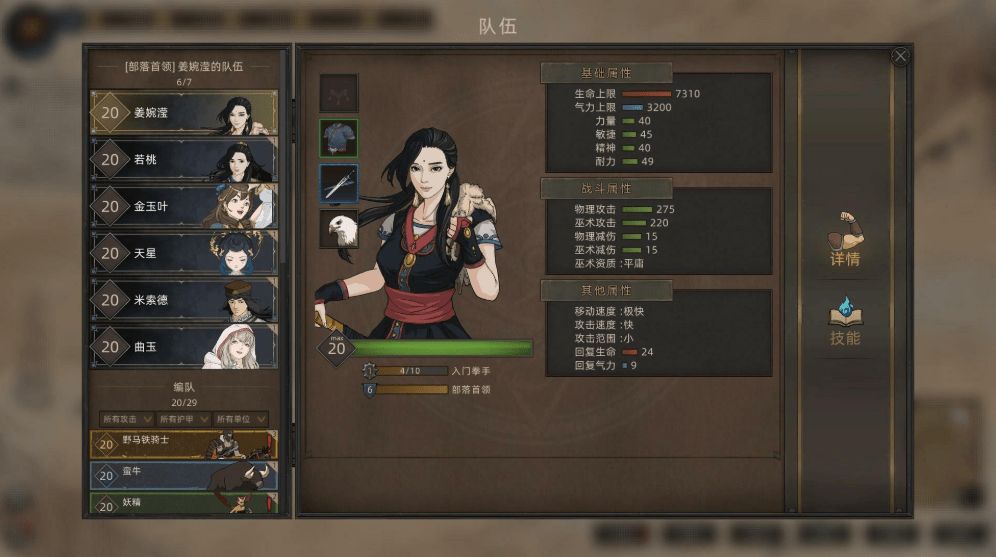Pick 天星 in the party list

[184, 254]
